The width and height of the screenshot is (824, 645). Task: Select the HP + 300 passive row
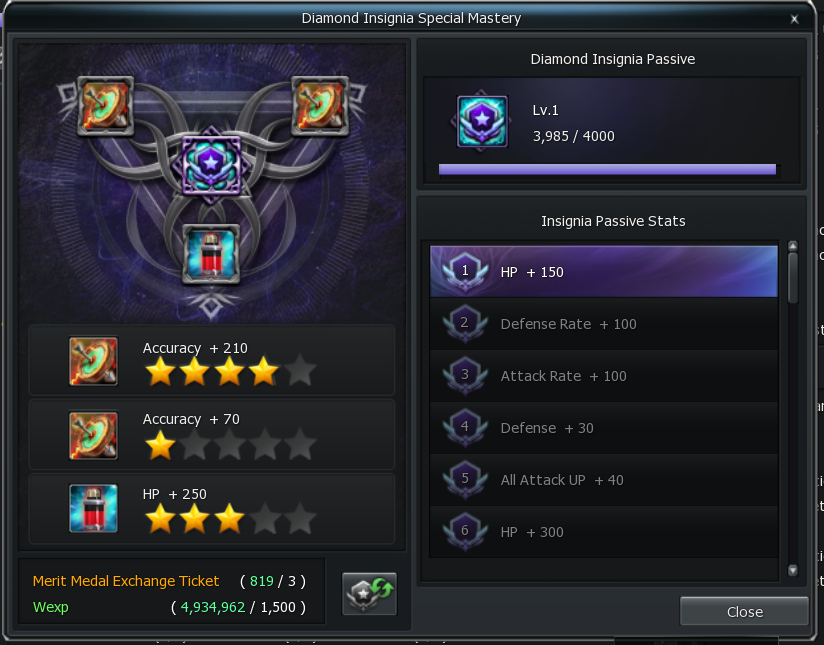(603, 532)
